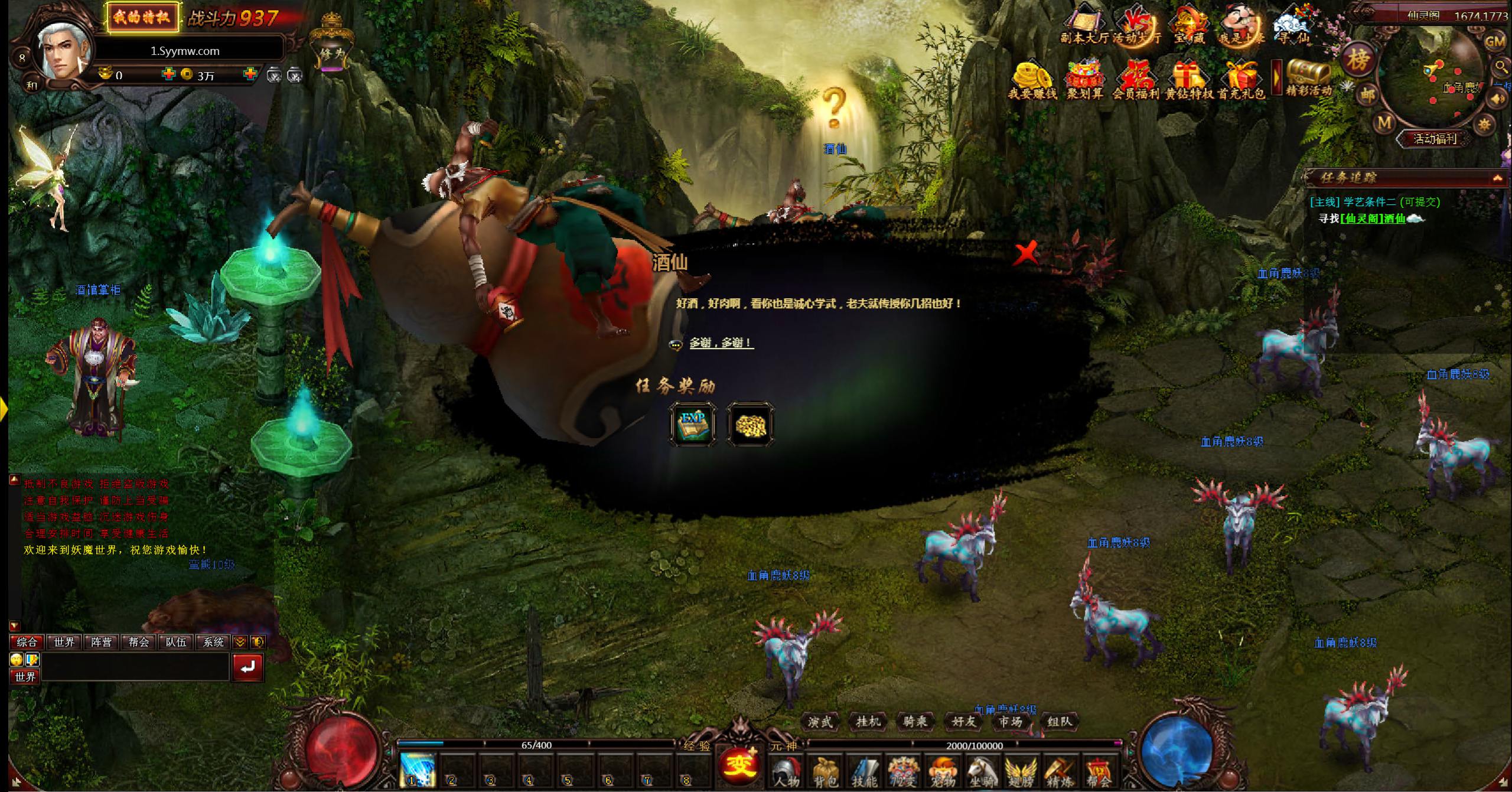Image resolution: width=1512 pixels, height=792 pixels.
Task: Click the chat text input box
Action: point(135,667)
